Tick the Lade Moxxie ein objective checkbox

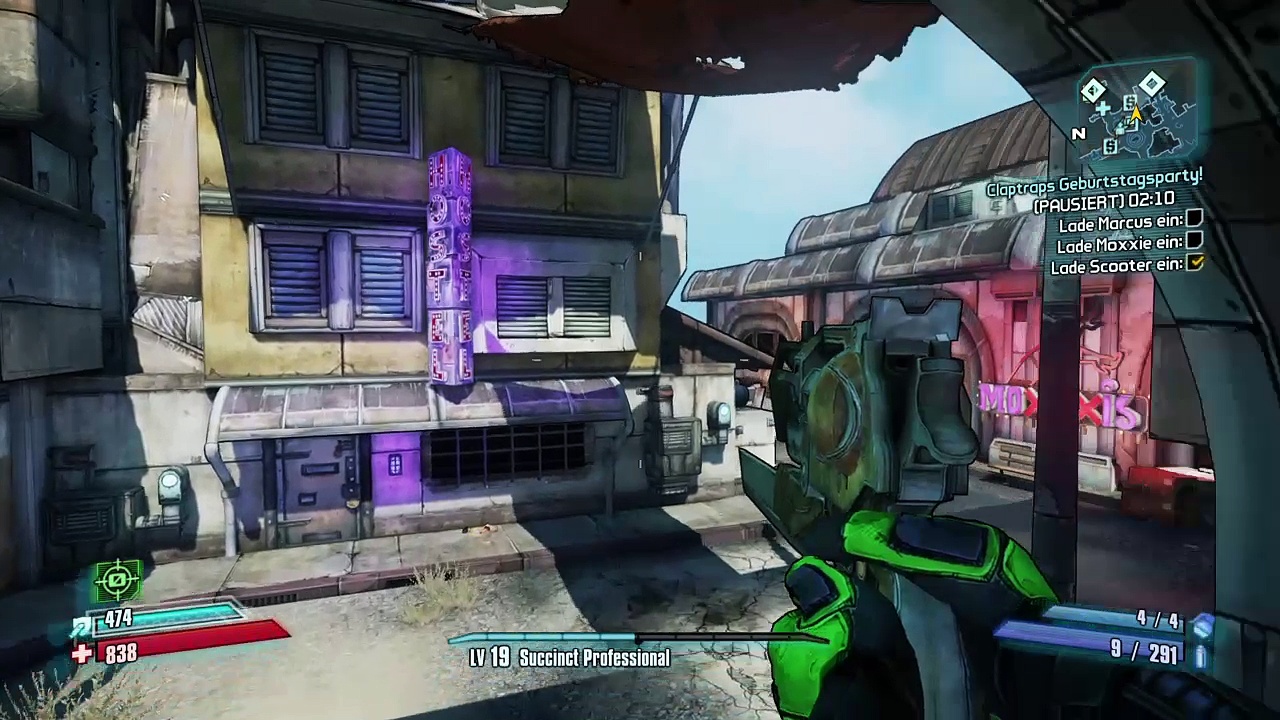pyautogui.click(x=1194, y=241)
